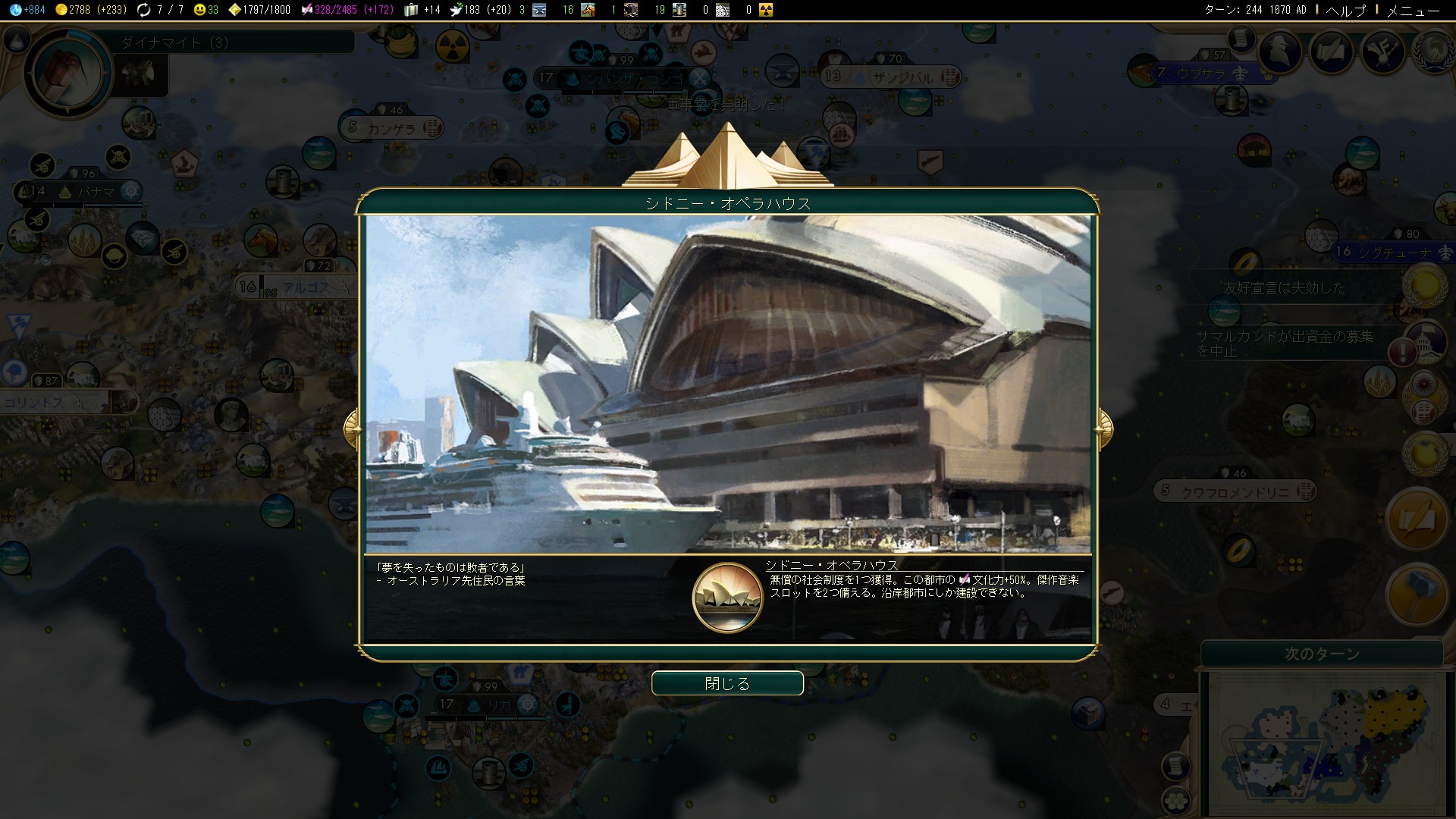Open the espionage spy overview icon
Image resolution: width=1456 pixels, height=819 pixels.
point(1280,52)
